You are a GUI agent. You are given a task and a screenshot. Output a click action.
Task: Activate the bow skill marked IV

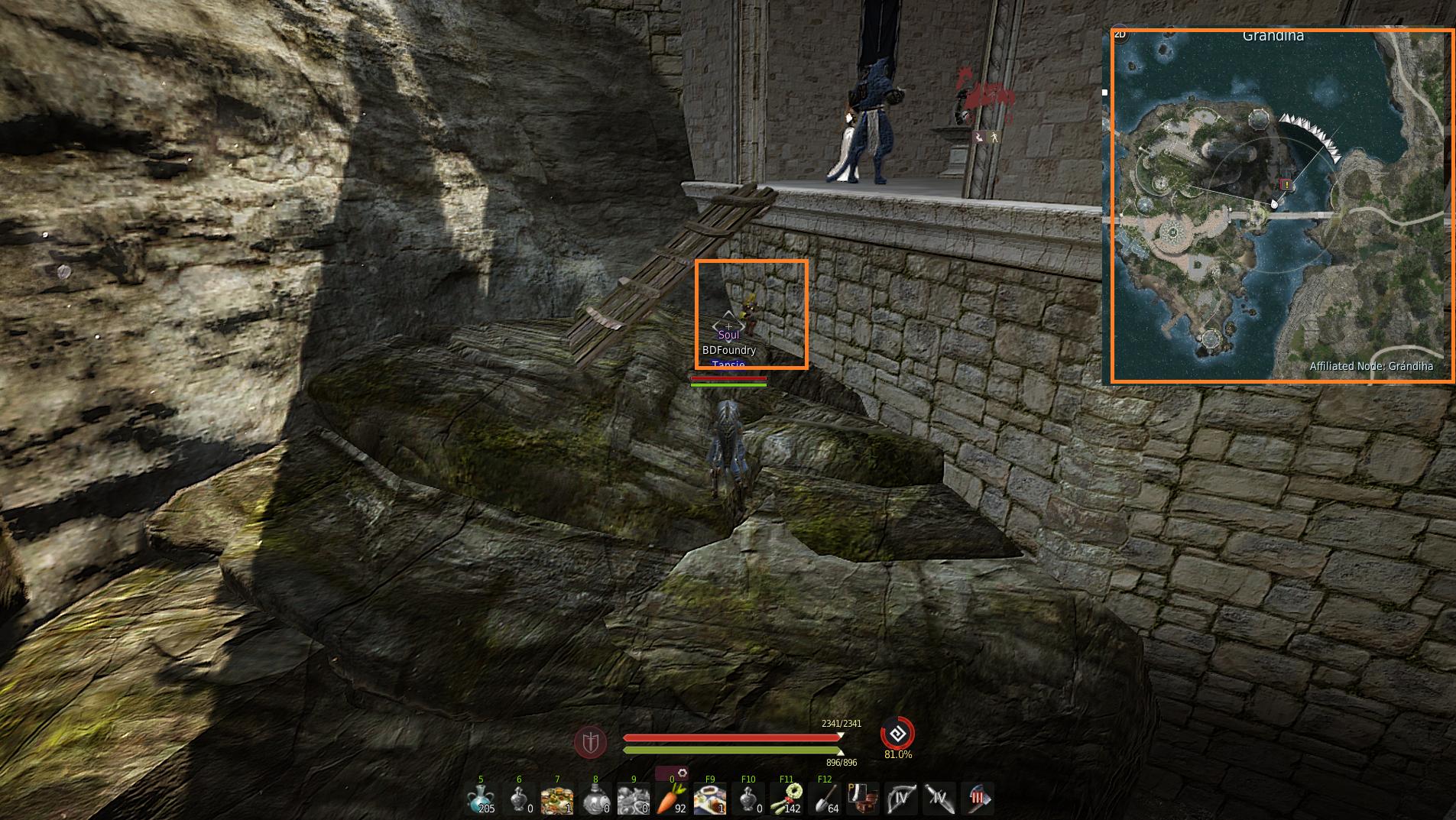click(901, 799)
